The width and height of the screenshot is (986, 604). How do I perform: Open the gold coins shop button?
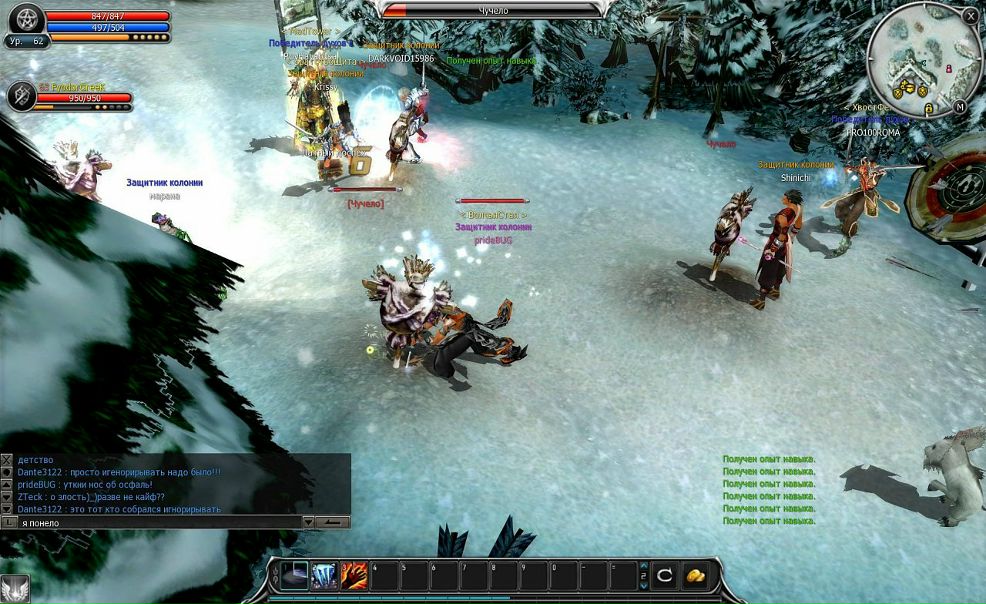point(695,576)
